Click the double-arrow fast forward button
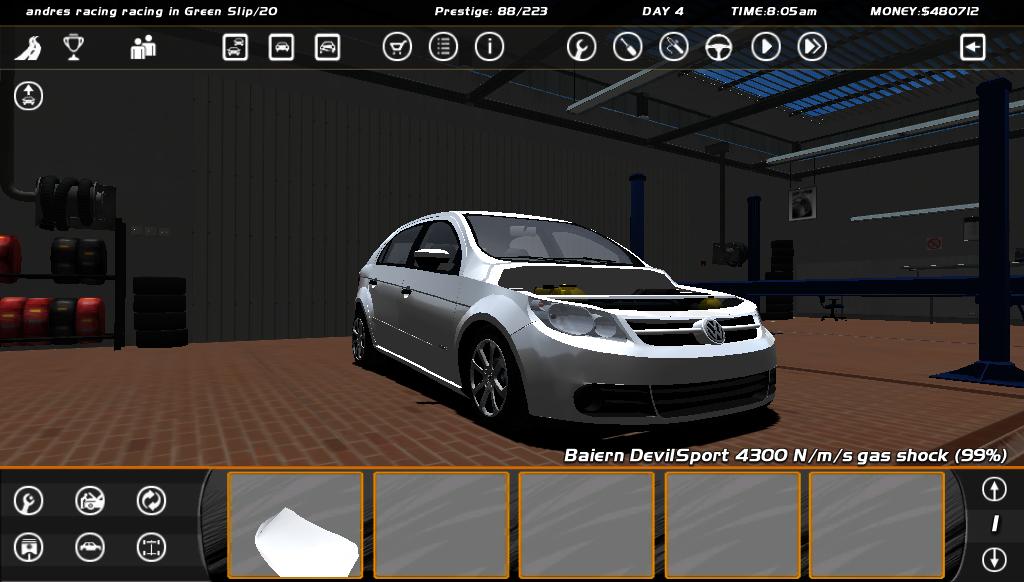 [812, 47]
